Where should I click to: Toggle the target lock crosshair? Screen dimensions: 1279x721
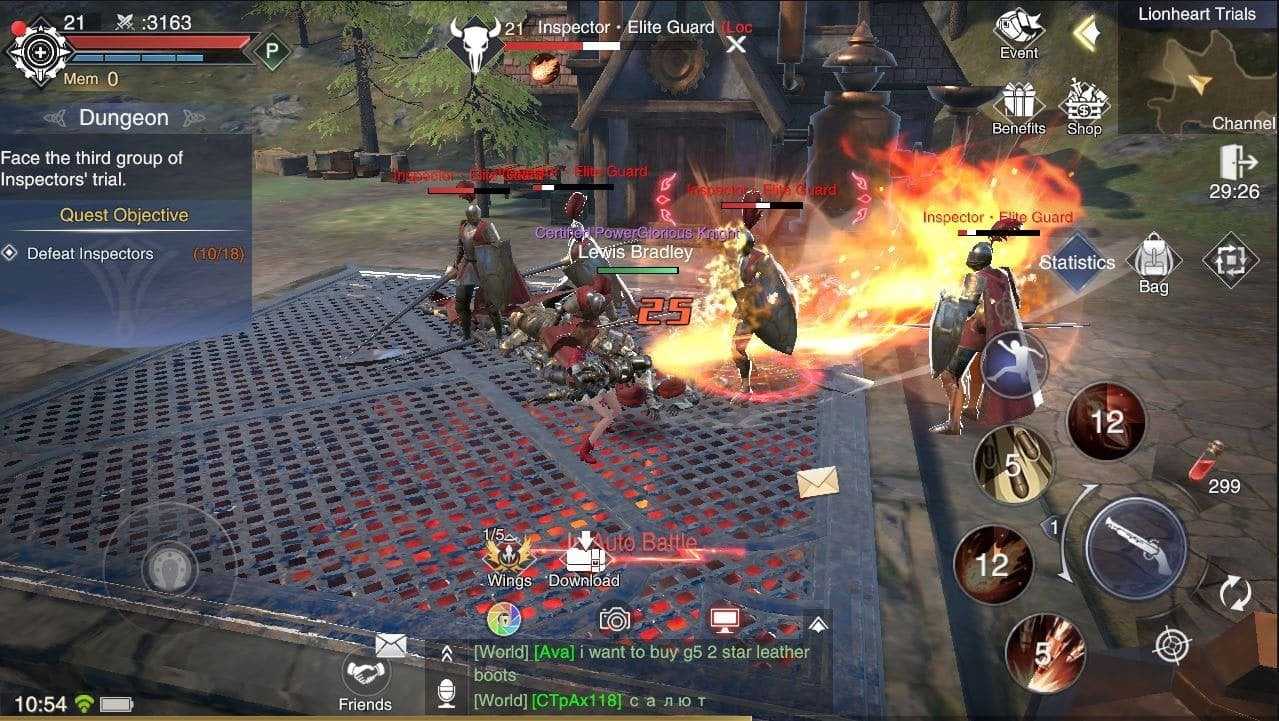coord(1169,645)
